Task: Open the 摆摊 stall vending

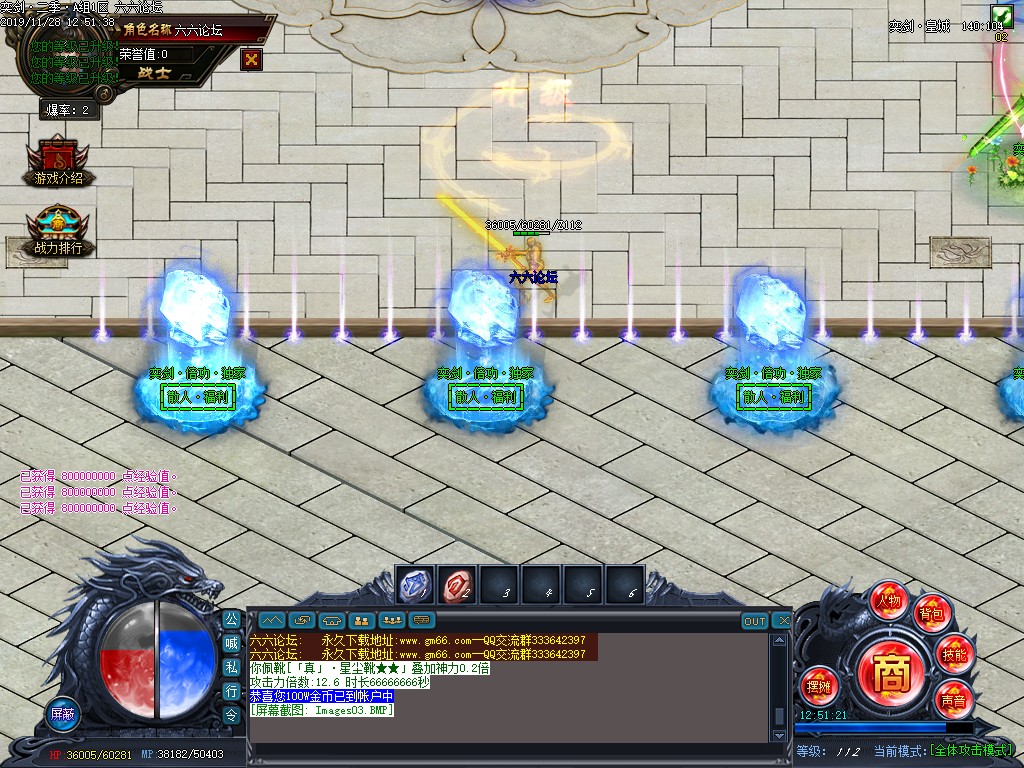Action: [x=819, y=686]
